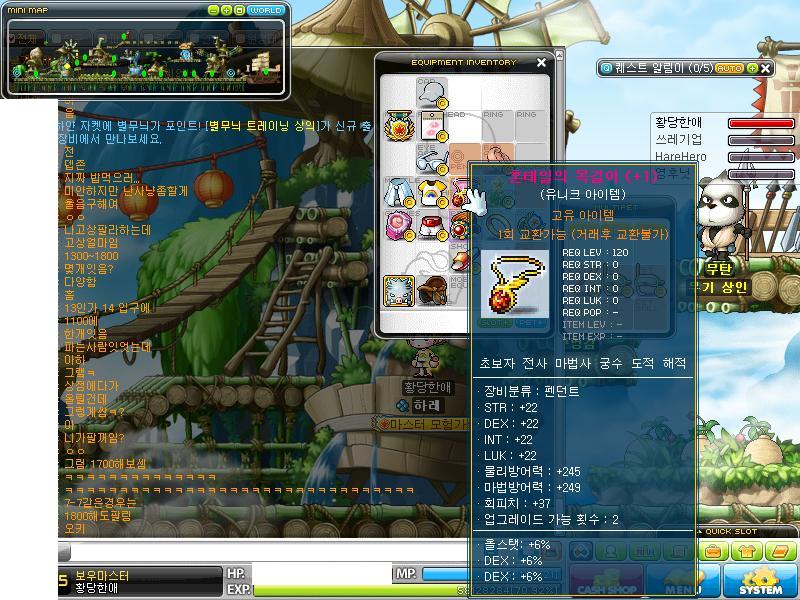Click the chat input field
This screenshot has width=800, height=600.
[260, 552]
